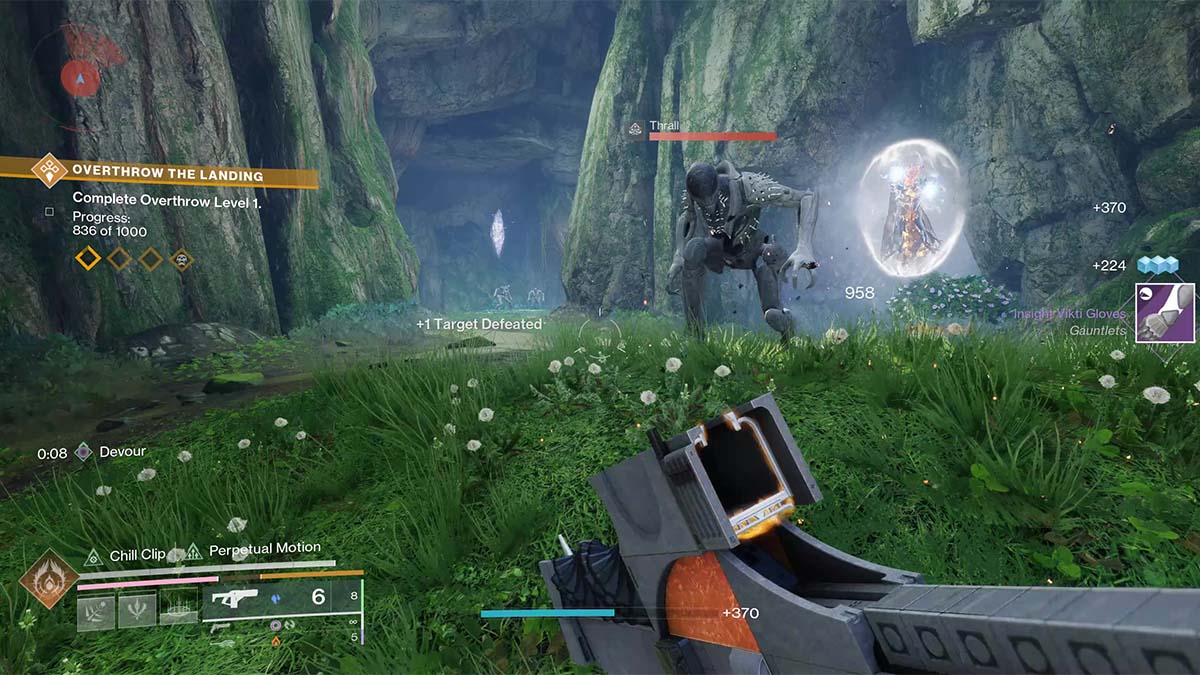Select the super ability diamond icon

[49, 578]
